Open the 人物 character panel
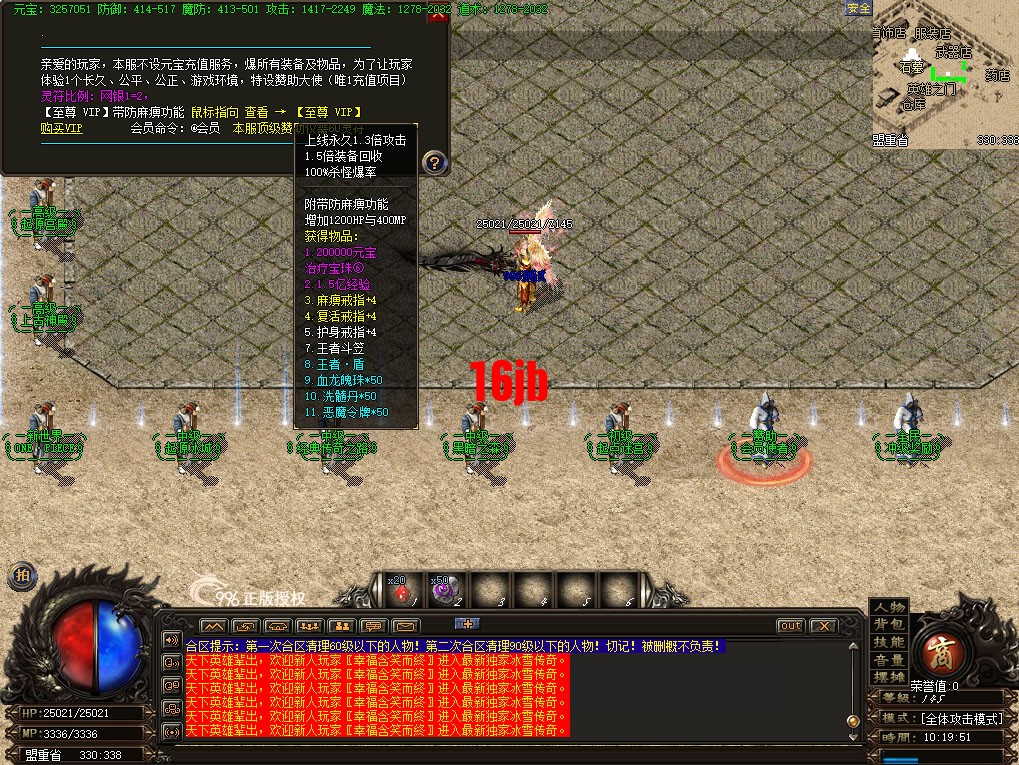The width and height of the screenshot is (1019, 765). coord(888,607)
